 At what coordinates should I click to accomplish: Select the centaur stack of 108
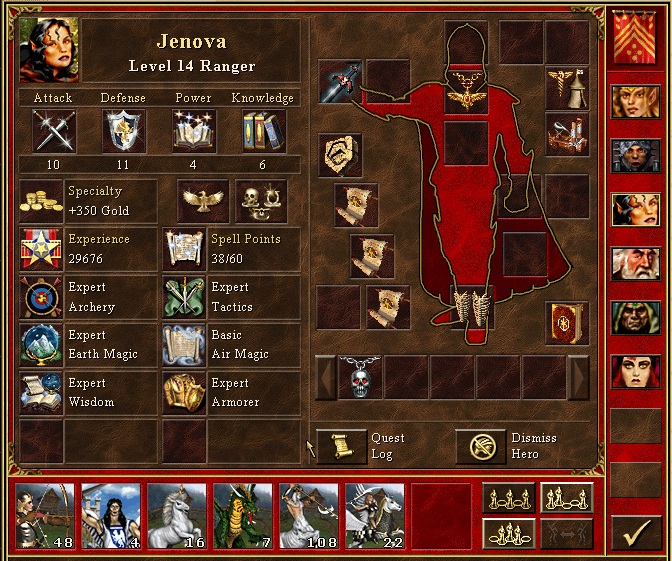pos(309,516)
